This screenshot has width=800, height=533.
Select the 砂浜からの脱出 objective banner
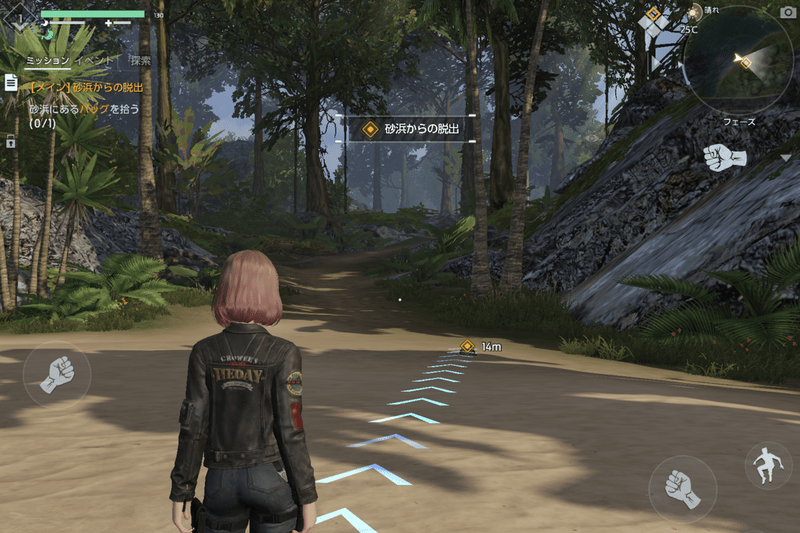[x=411, y=129]
